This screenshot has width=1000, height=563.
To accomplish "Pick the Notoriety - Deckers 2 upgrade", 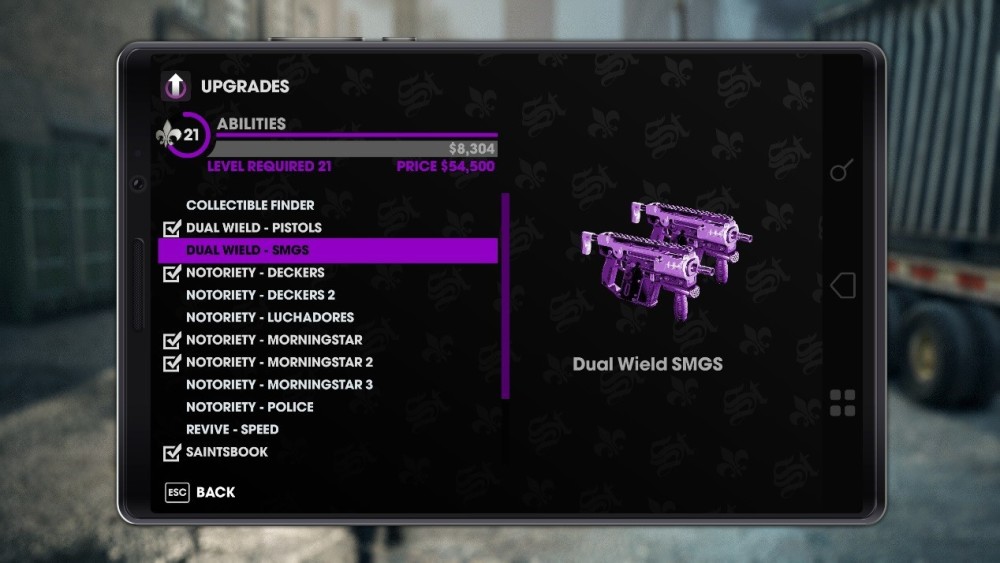I will [260, 295].
